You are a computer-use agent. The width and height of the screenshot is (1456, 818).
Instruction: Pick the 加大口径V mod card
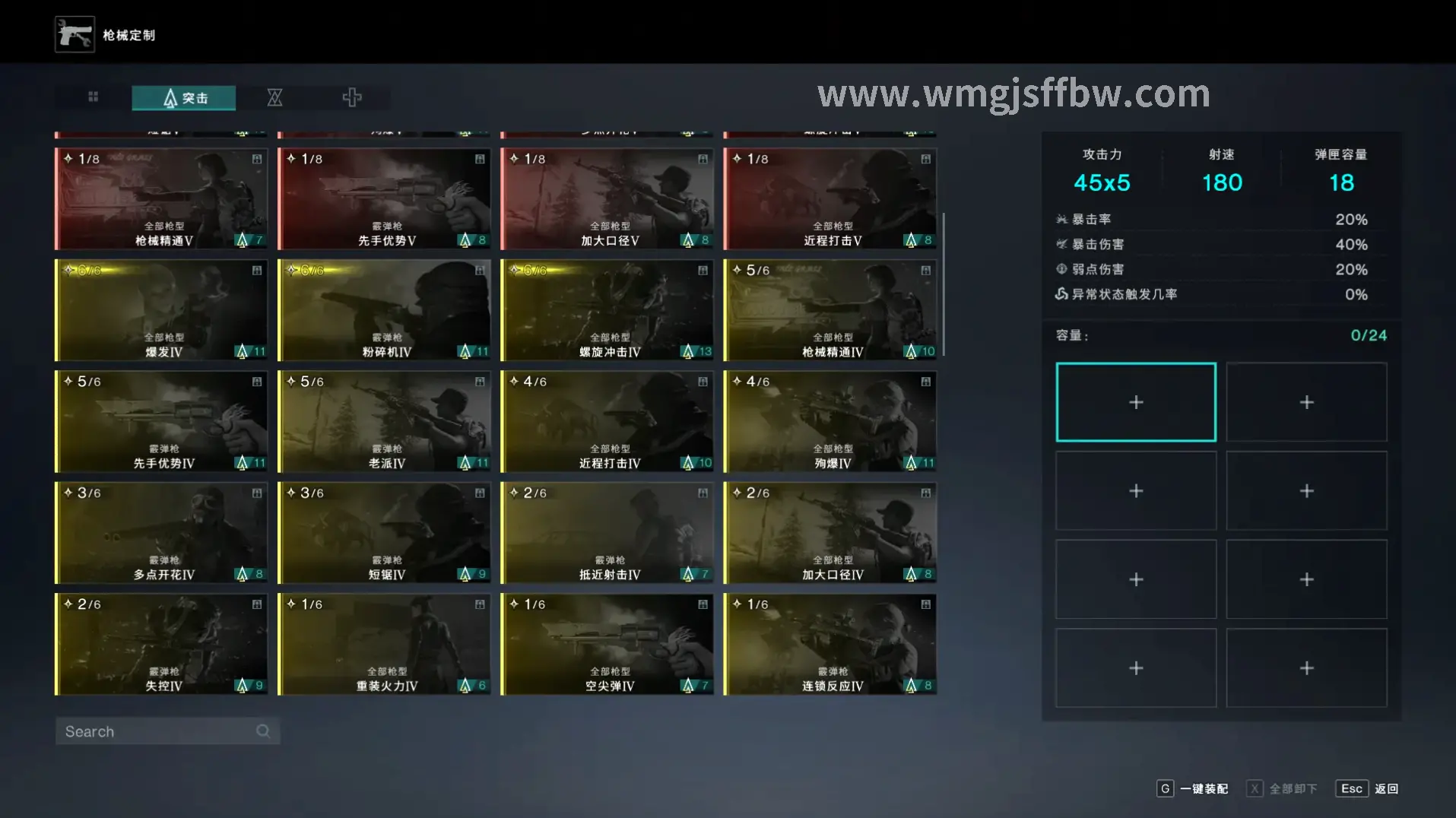pos(607,199)
